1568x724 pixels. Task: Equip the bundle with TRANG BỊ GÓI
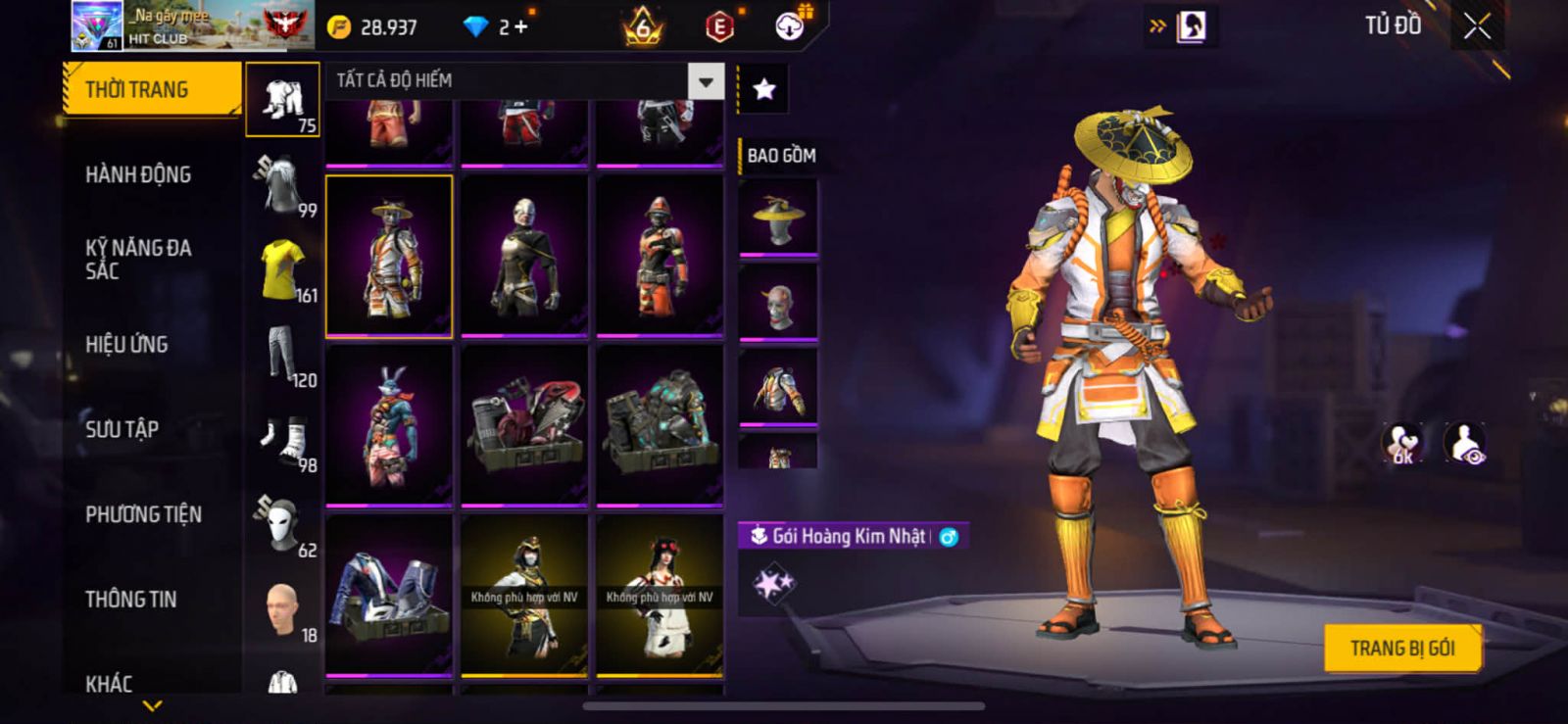(x=1401, y=649)
